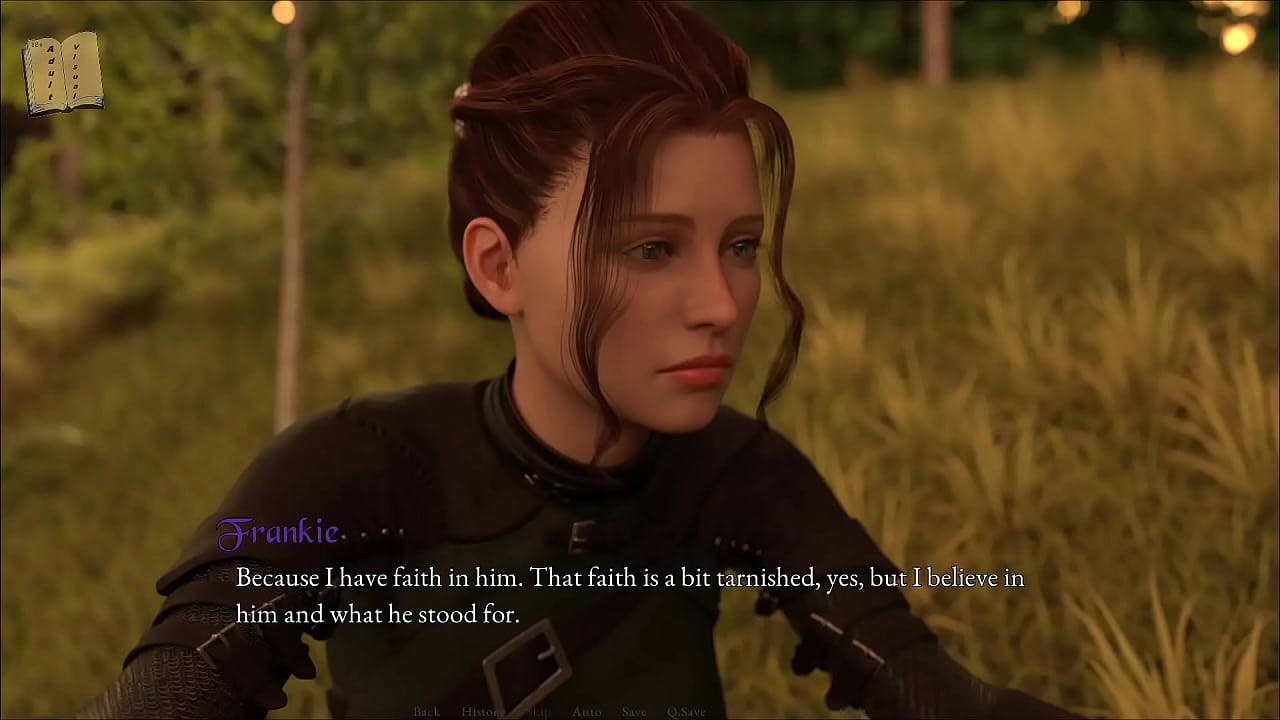The height and width of the screenshot is (720, 1280).
Task: Go back one dialogue line
Action: (426, 711)
